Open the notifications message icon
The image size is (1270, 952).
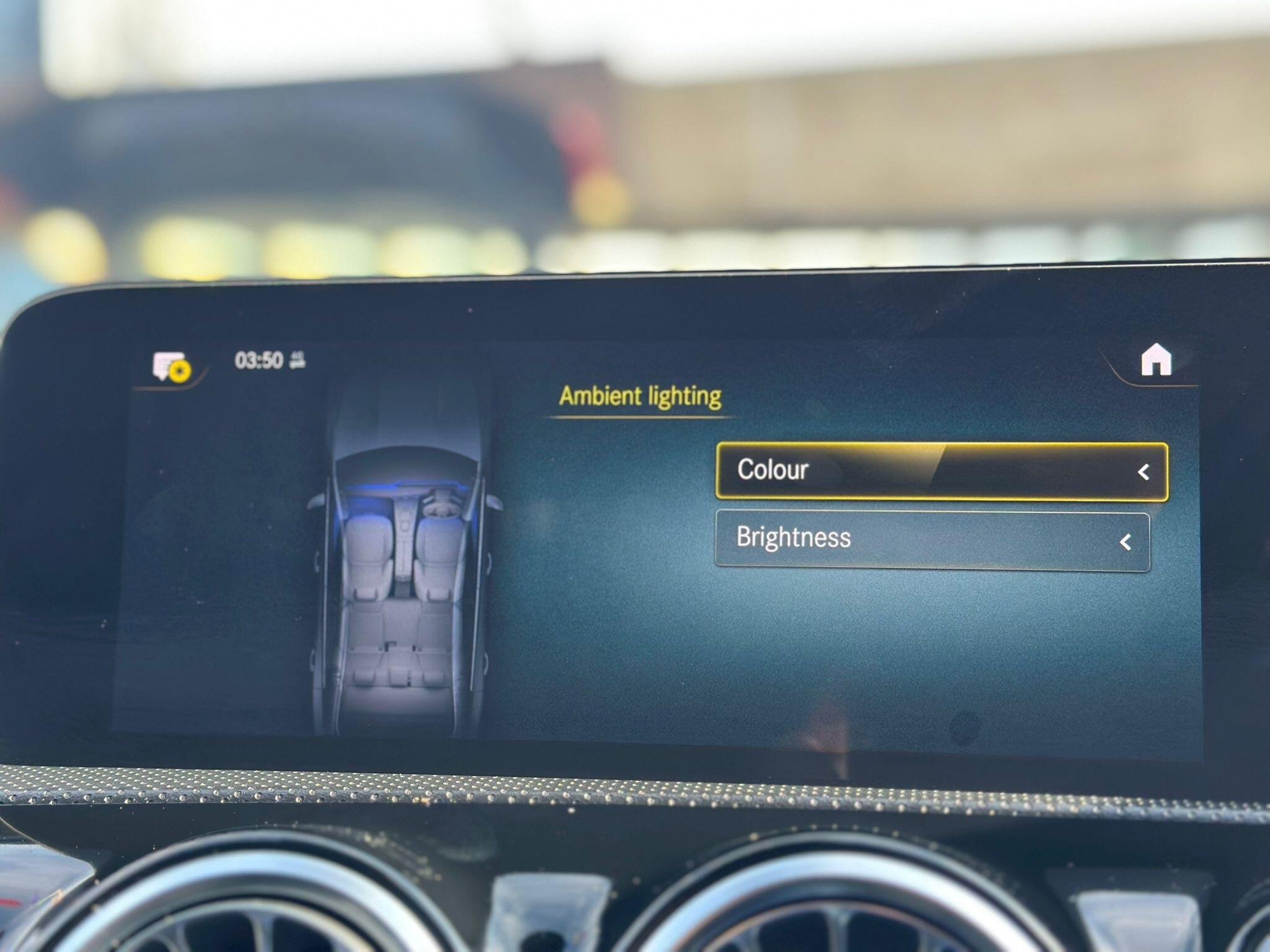tap(171, 366)
